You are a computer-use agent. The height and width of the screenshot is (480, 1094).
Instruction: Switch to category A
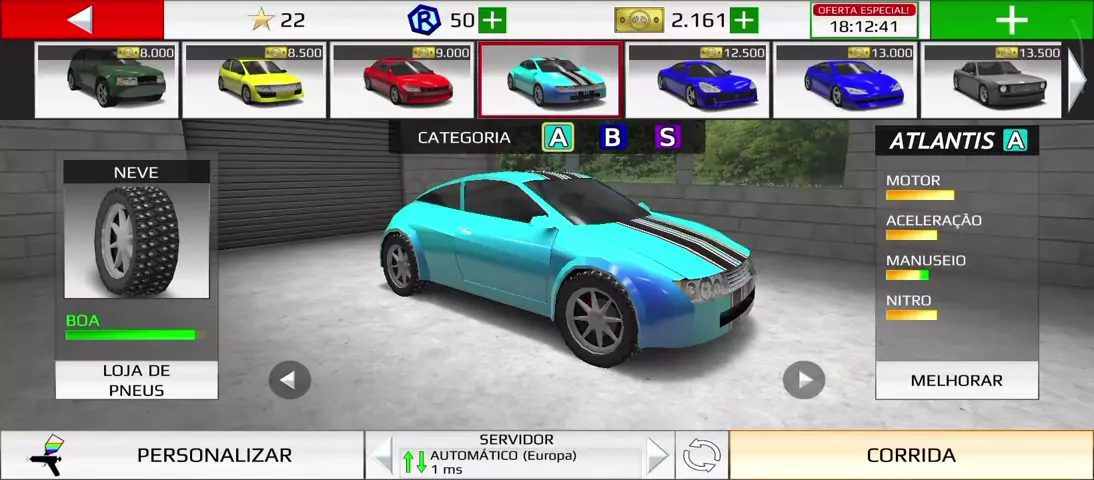pos(557,138)
